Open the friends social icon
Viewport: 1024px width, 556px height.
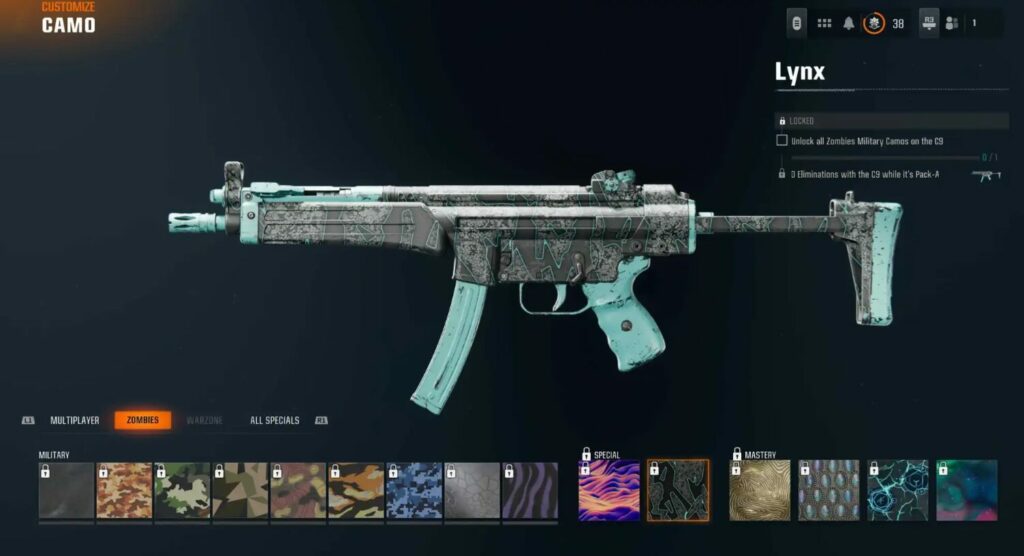pyautogui.click(x=951, y=23)
